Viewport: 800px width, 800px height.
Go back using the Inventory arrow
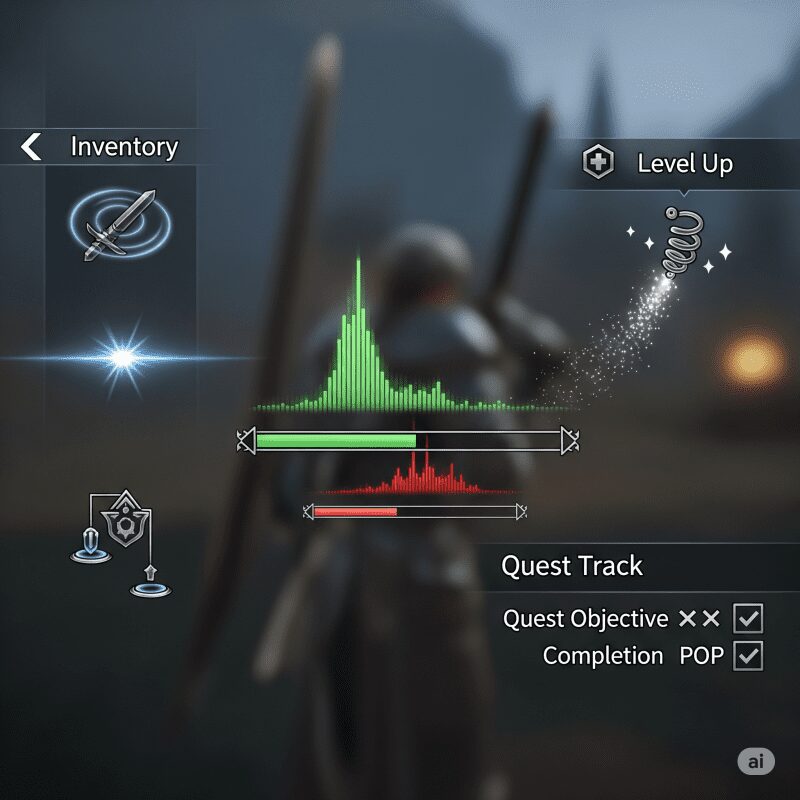coord(32,148)
